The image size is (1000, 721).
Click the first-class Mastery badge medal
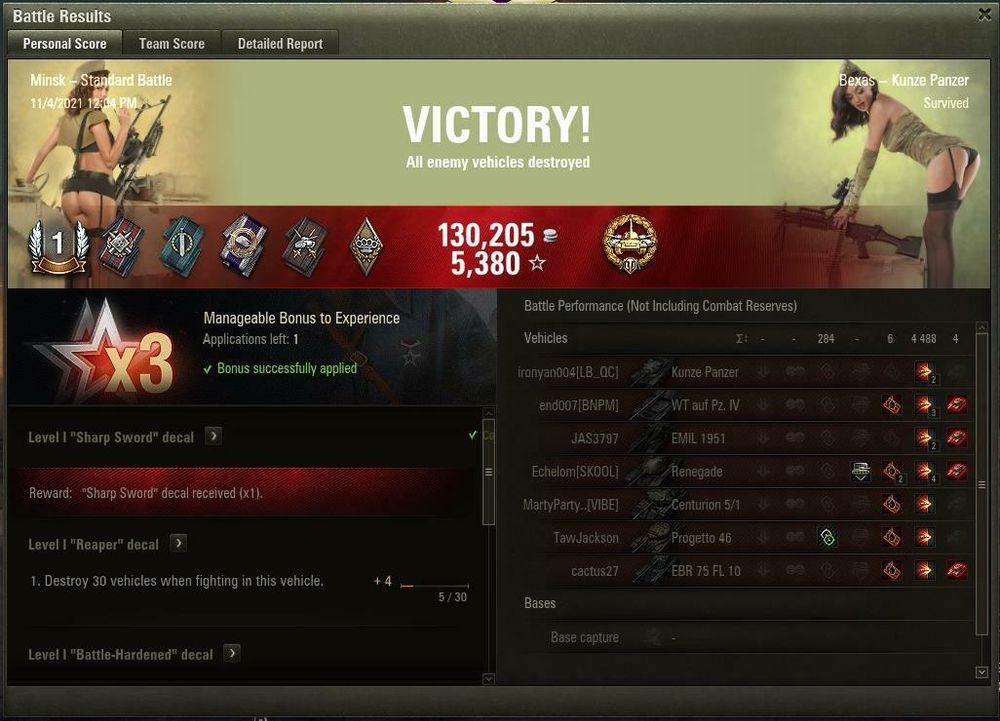(59, 246)
